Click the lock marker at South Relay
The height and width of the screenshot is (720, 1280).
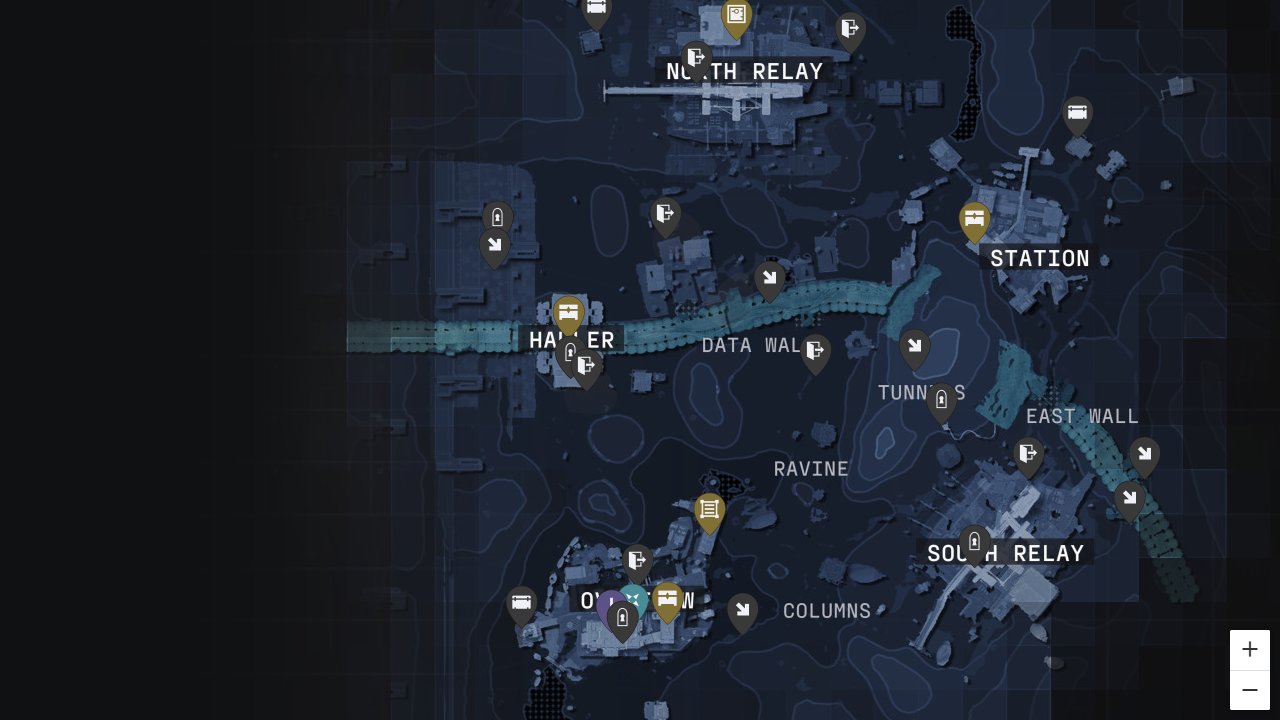[974, 540]
